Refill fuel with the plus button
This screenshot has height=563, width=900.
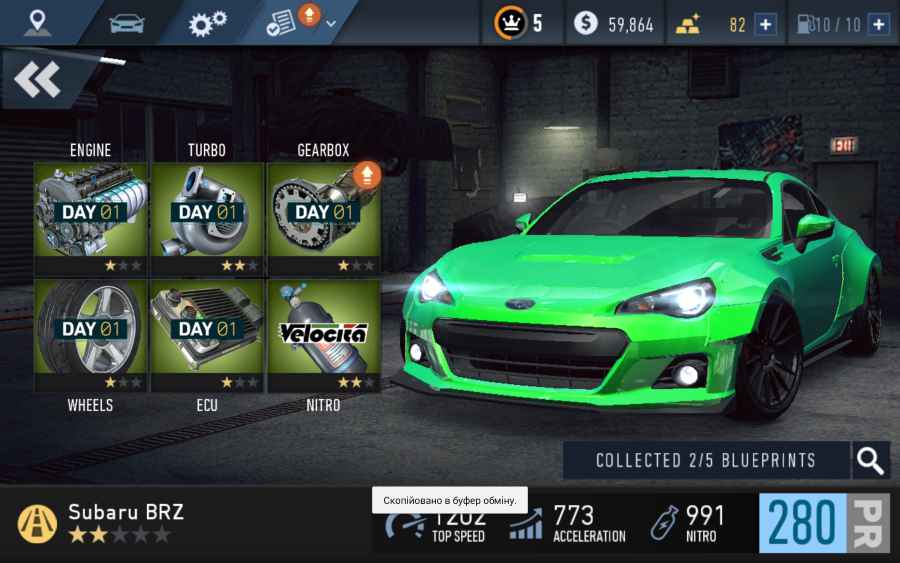tap(879, 24)
